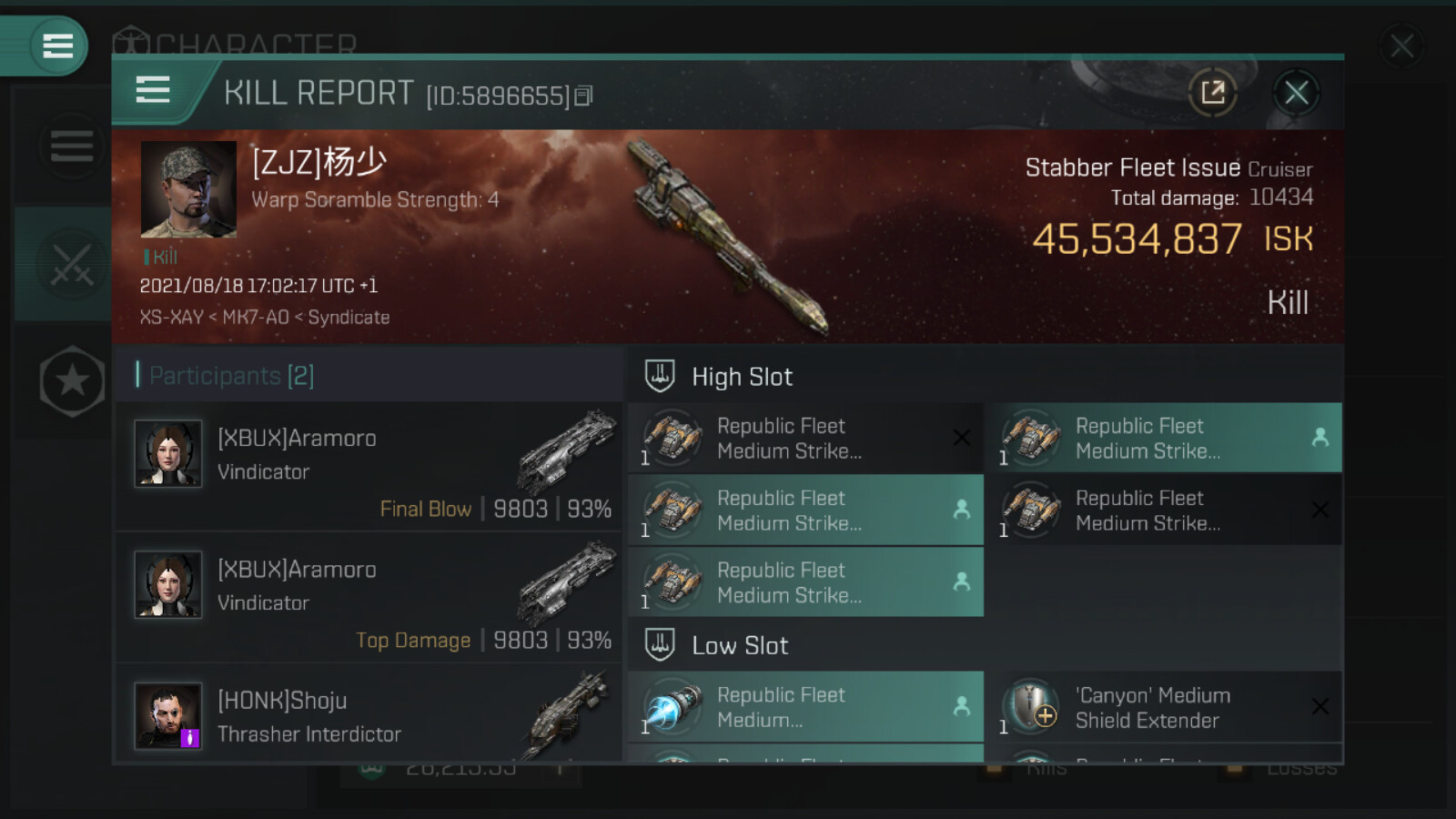
Task: Open the Kill Report hamburger menu
Action: coord(153,90)
